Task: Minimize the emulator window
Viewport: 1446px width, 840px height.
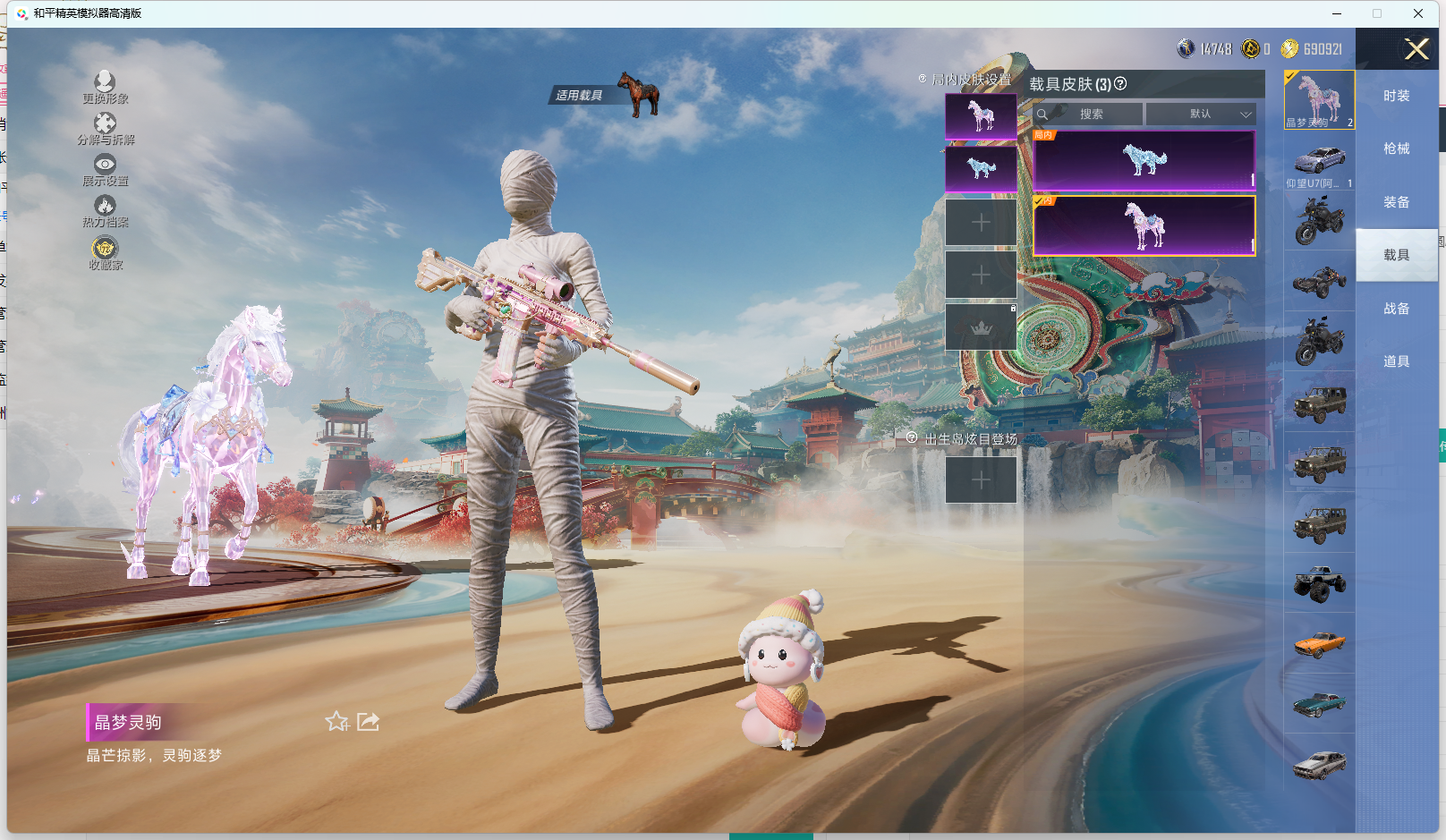Action: click(x=1337, y=13)
